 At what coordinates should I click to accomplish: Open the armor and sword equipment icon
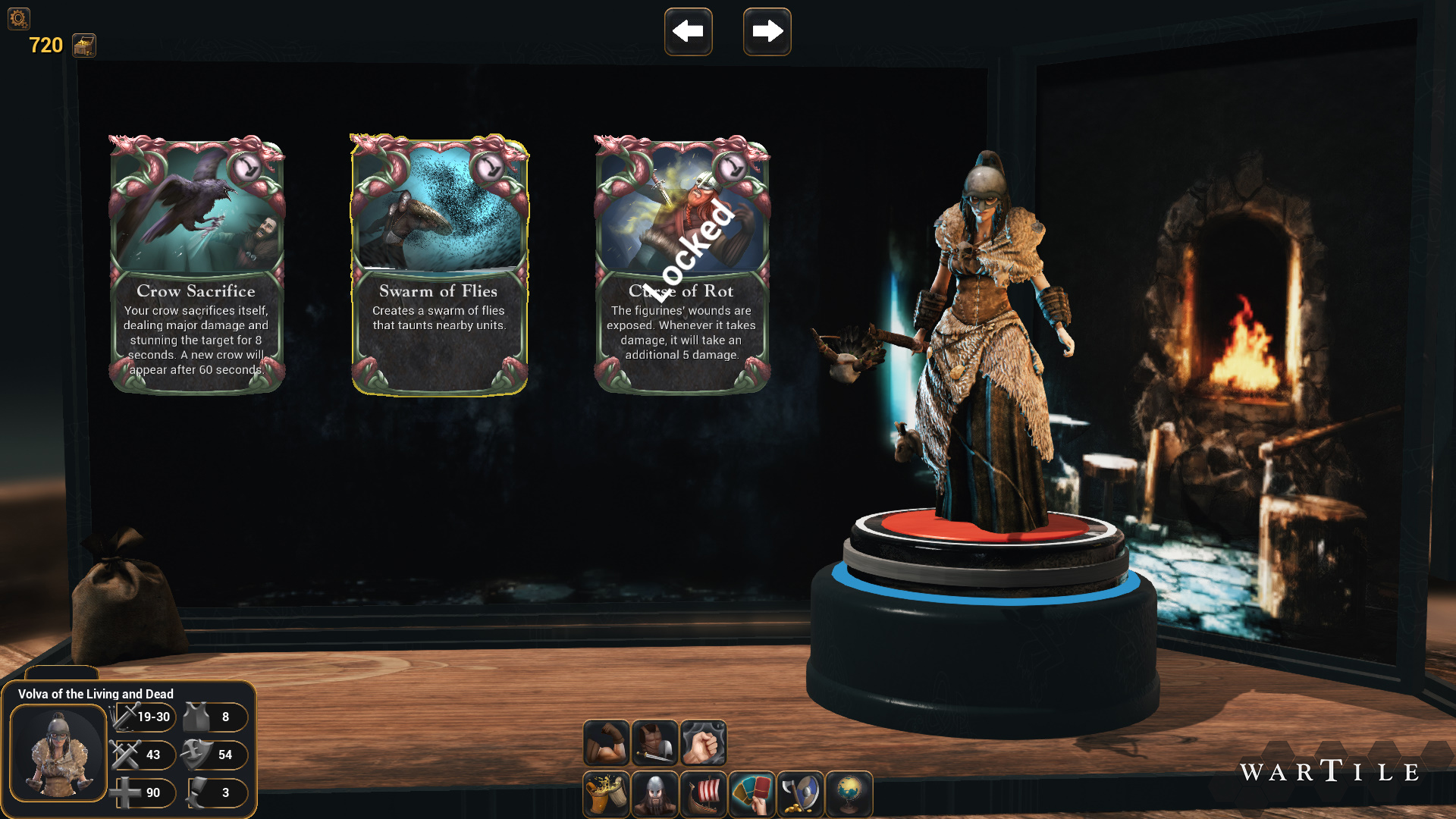tap(654, 742)
